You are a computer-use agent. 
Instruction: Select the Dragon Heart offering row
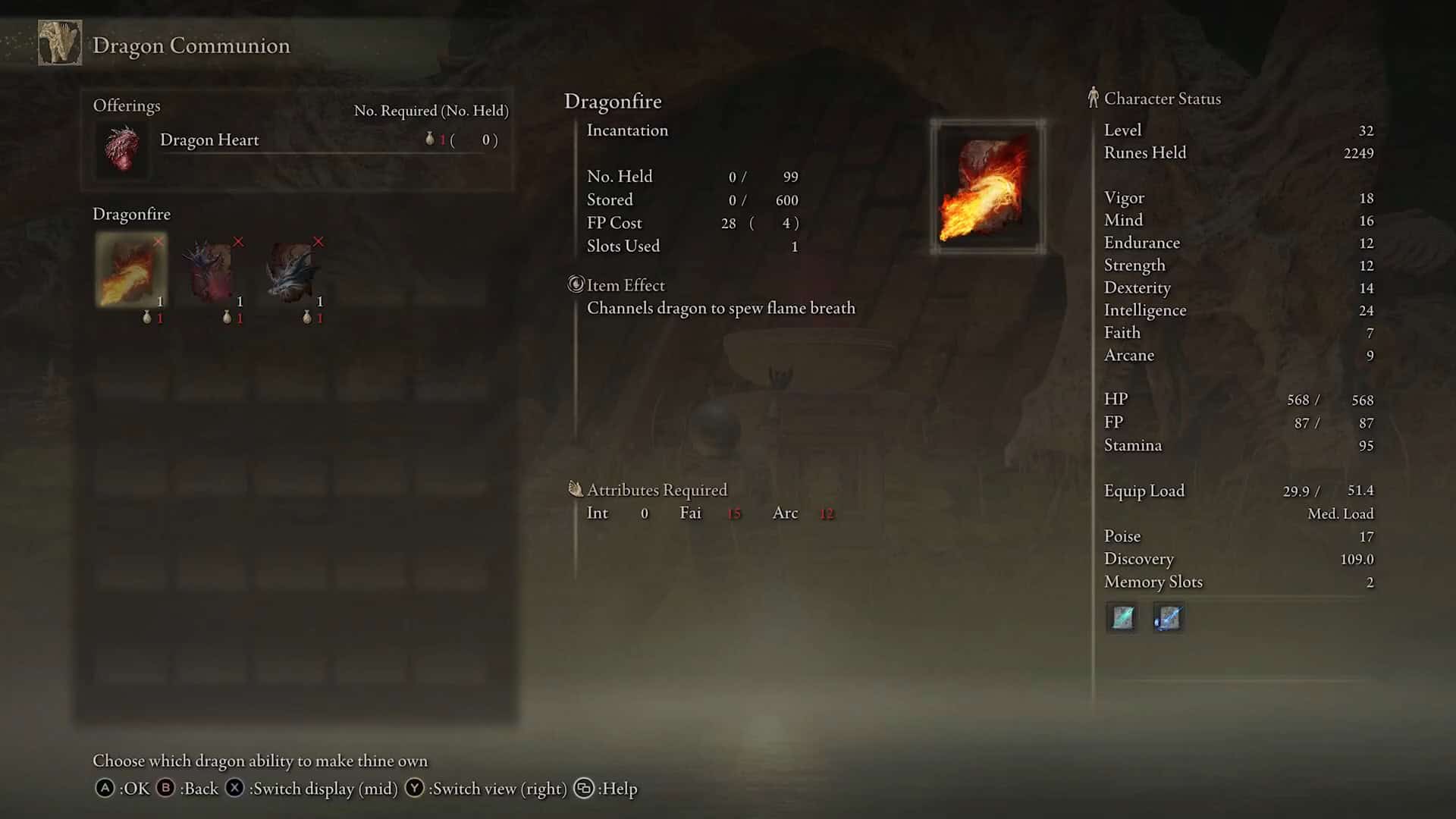tap(297, 141)
